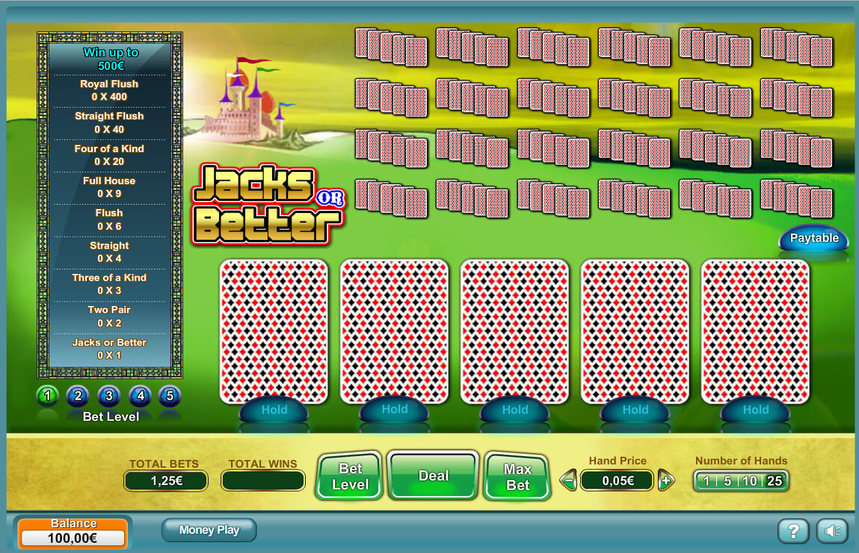Open the Paytable
859x553 pixels.
point(814,239)
